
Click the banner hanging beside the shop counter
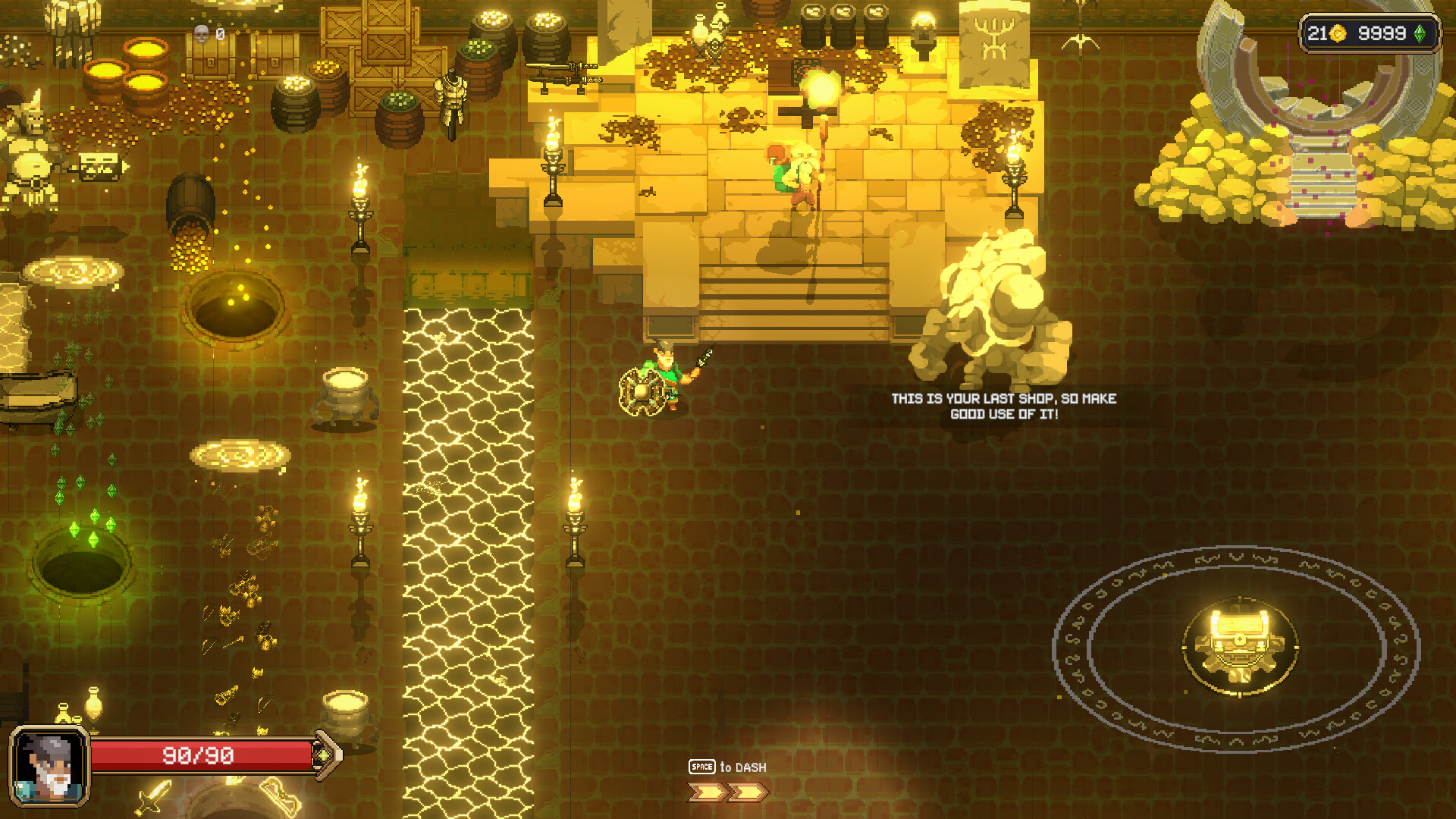pyautogui.click(x=996, y=45)
